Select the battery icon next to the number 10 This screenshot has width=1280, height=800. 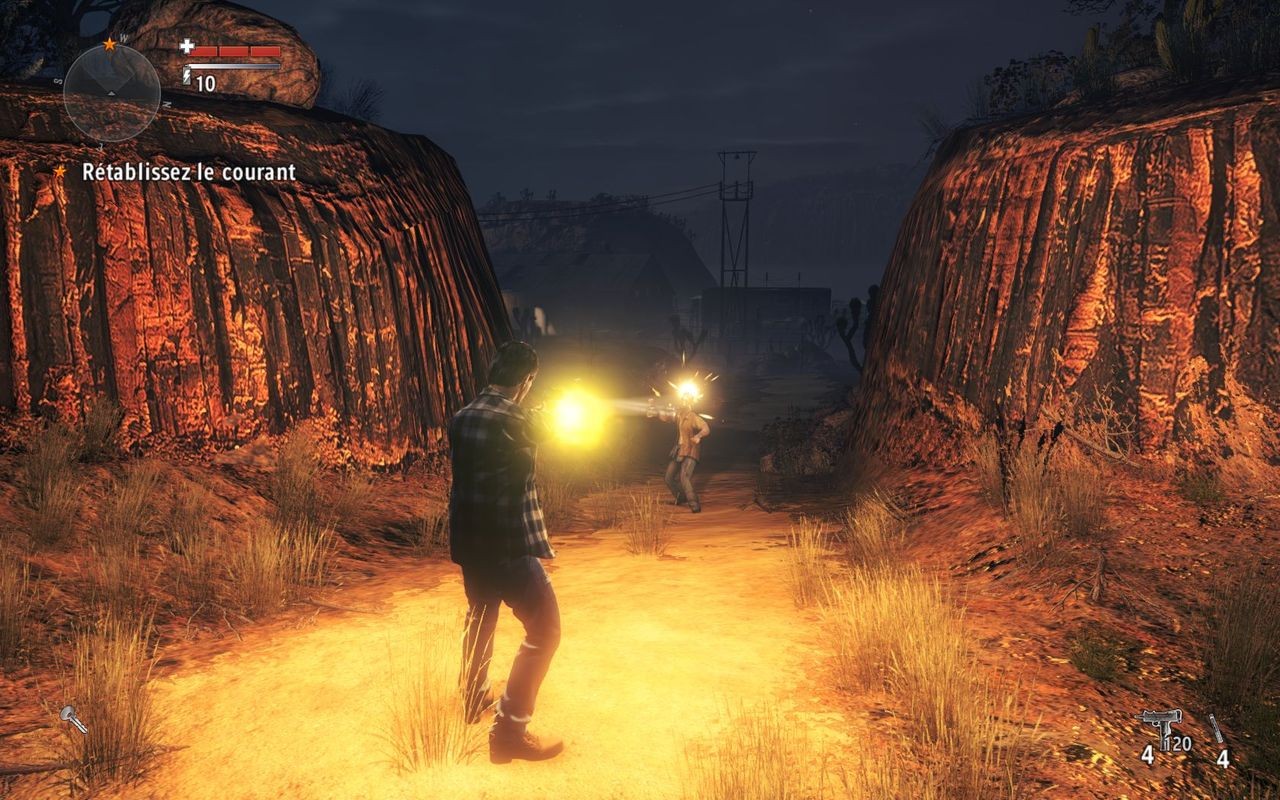point(187,75)
